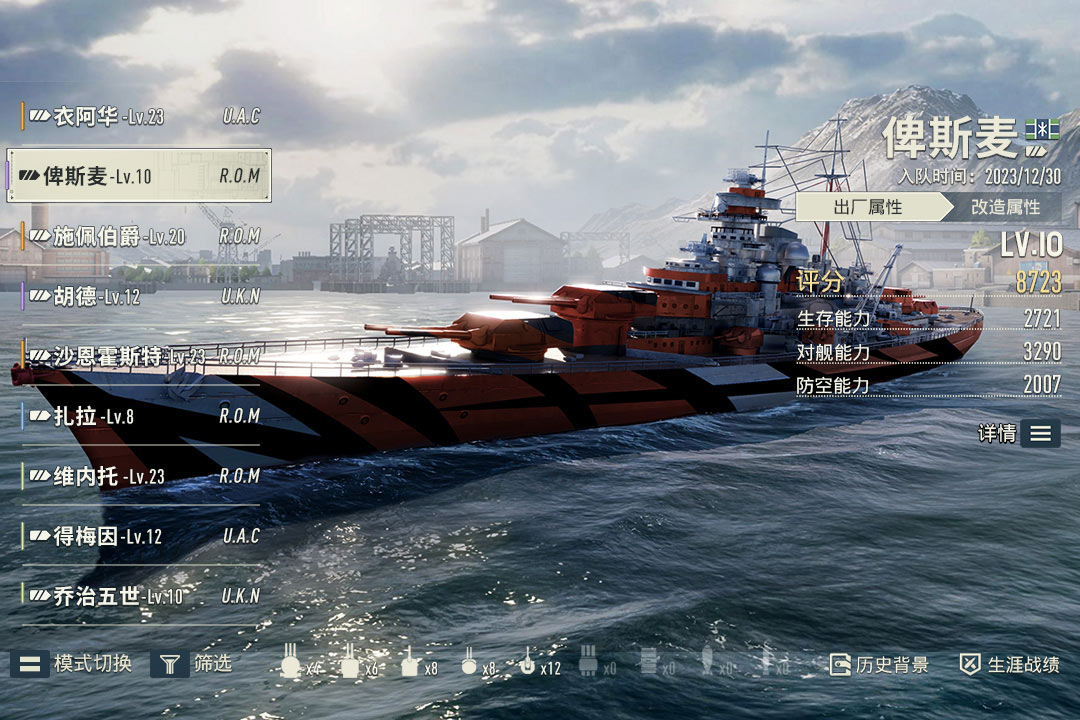The image size is (1080, 720).
Task: Open the 筛选 filter options
Action: [x=192, y=663]
